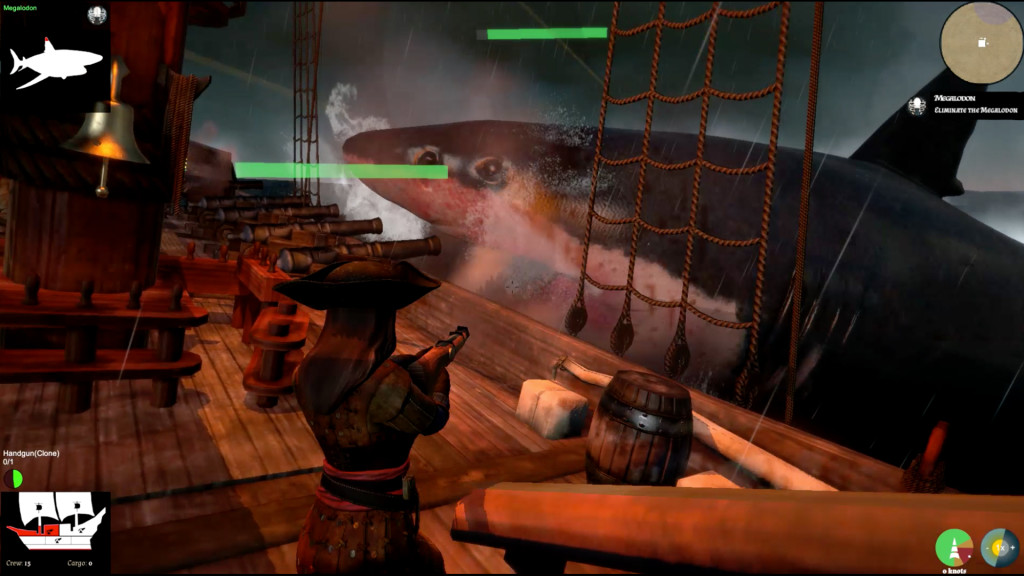Click the handgun reload circle icon
The image size is (1024, 576).
pos(13,478)
